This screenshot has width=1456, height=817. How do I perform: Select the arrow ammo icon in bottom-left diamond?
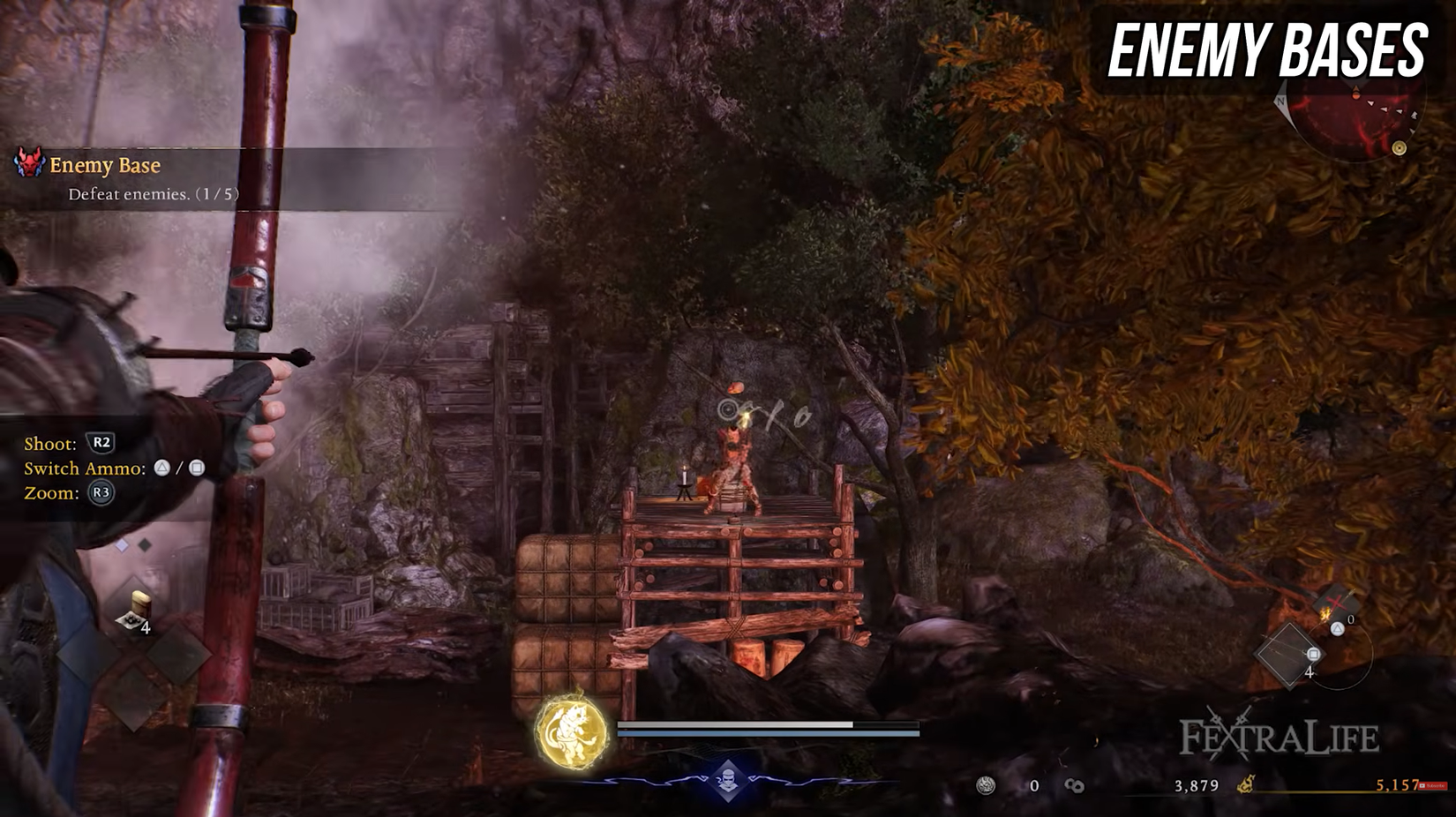click(139, 609)
